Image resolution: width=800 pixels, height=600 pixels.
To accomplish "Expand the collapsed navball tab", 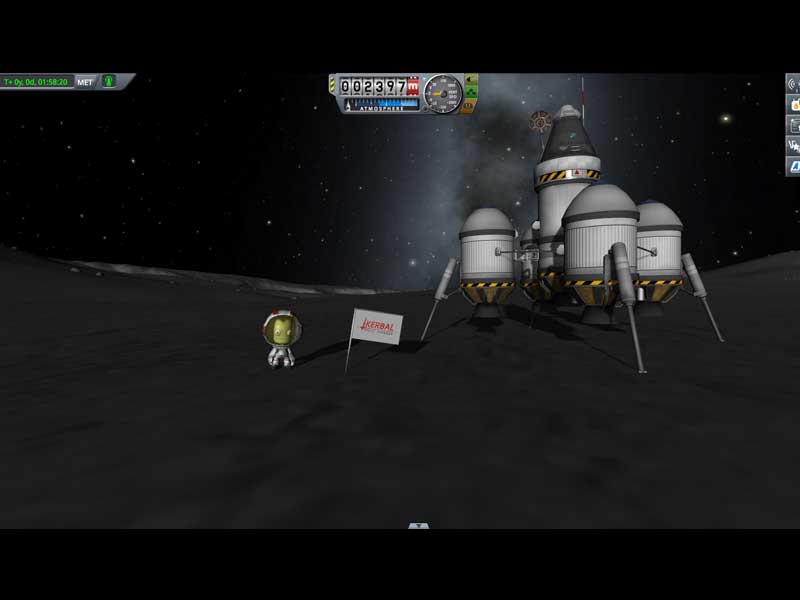I will tap(419, 525).
